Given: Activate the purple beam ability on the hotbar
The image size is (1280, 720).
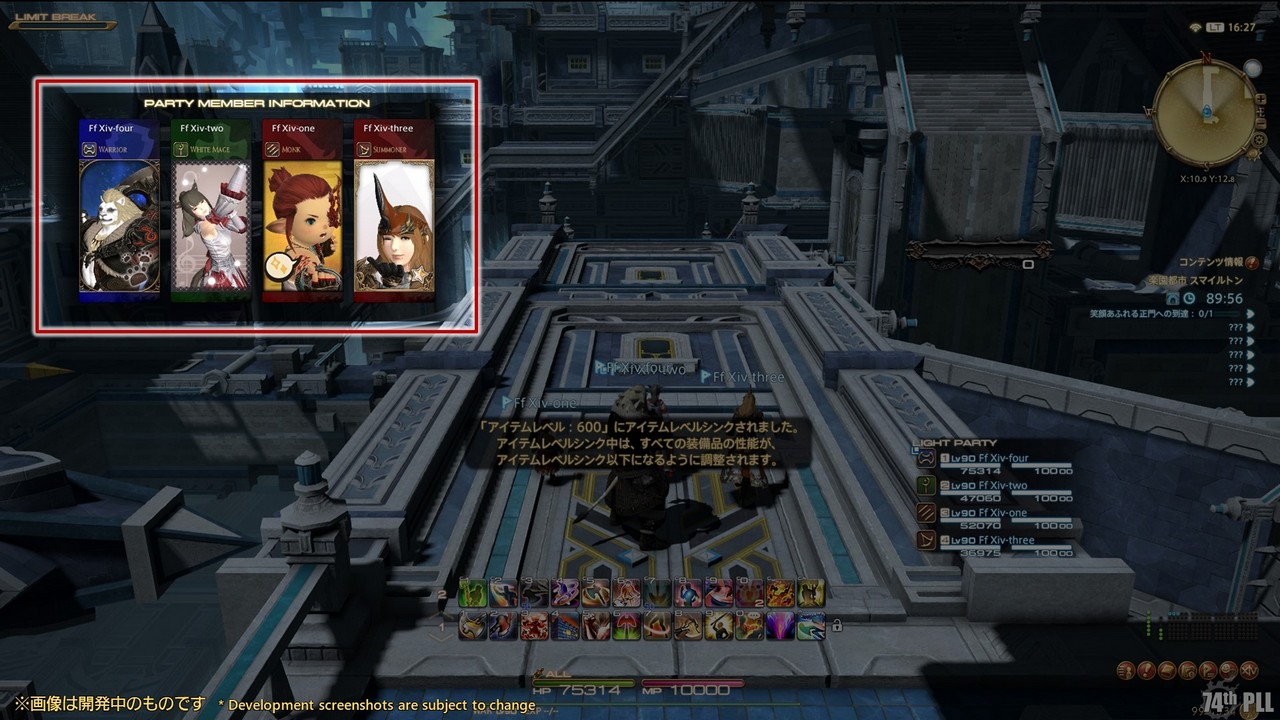Looking at the screenshot, I should [780, 626].
